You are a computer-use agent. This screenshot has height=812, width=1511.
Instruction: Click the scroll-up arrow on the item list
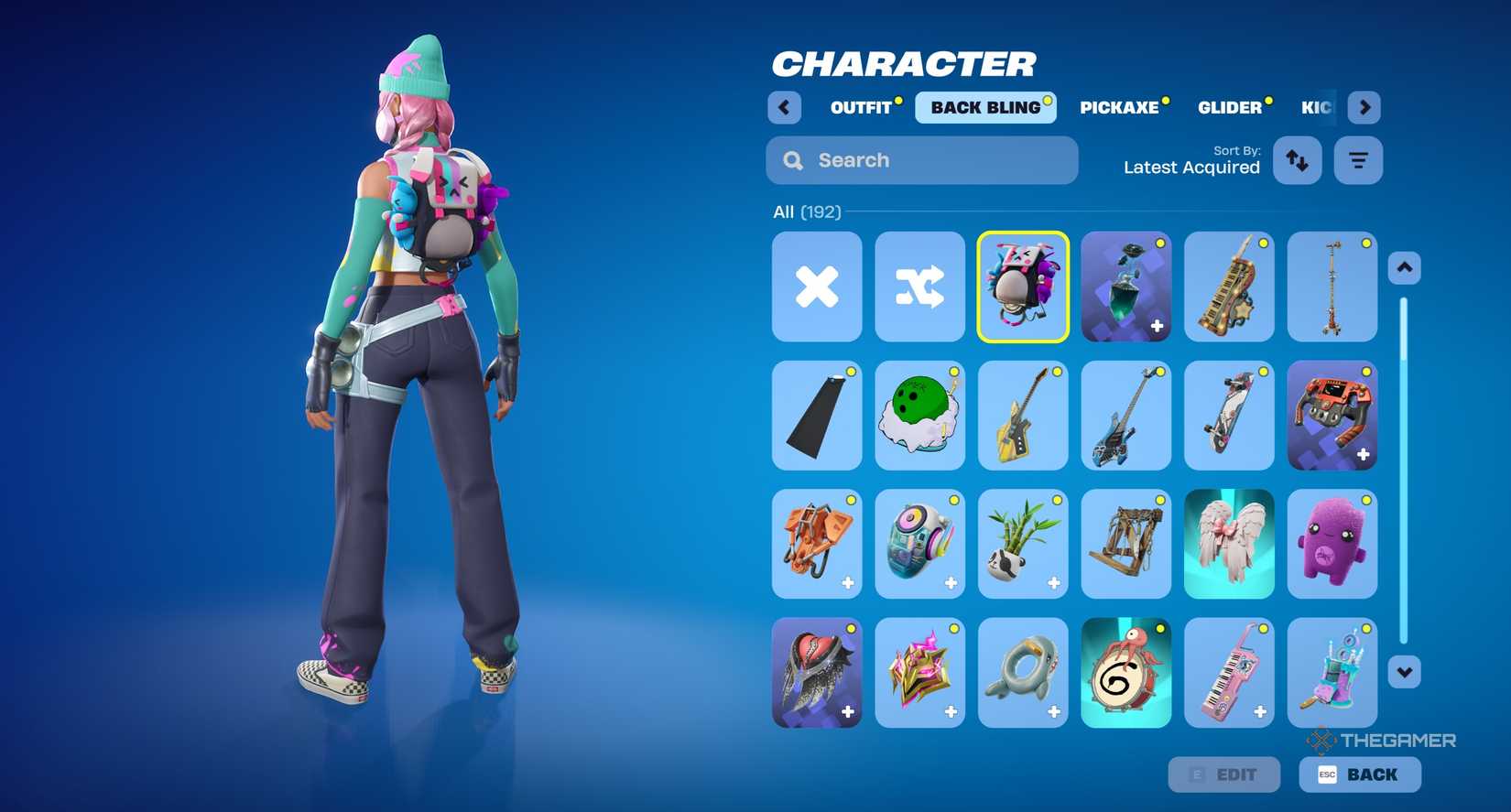(1404, 266)
